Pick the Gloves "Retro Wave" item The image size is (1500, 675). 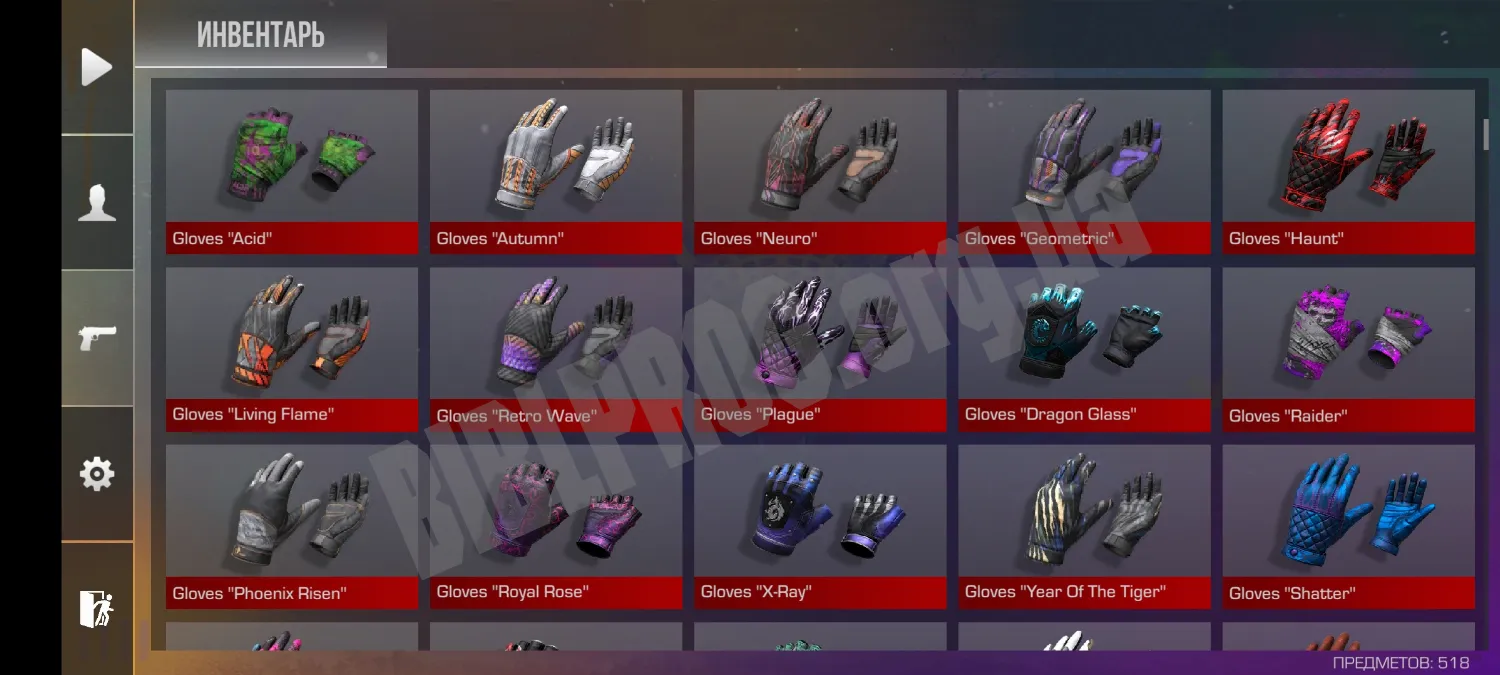point(556,348)
